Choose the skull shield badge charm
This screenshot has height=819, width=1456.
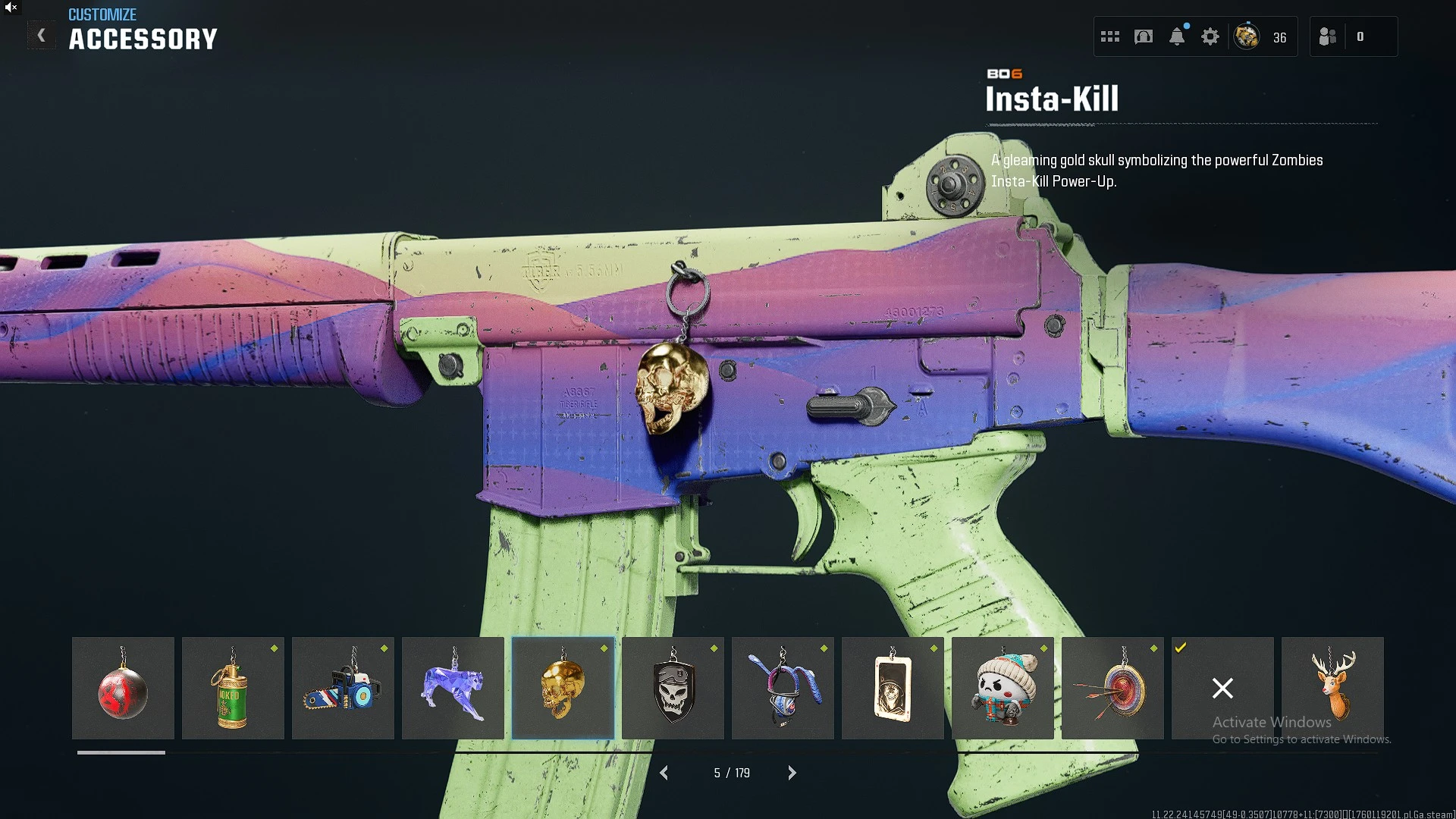(x=673, y=688)
